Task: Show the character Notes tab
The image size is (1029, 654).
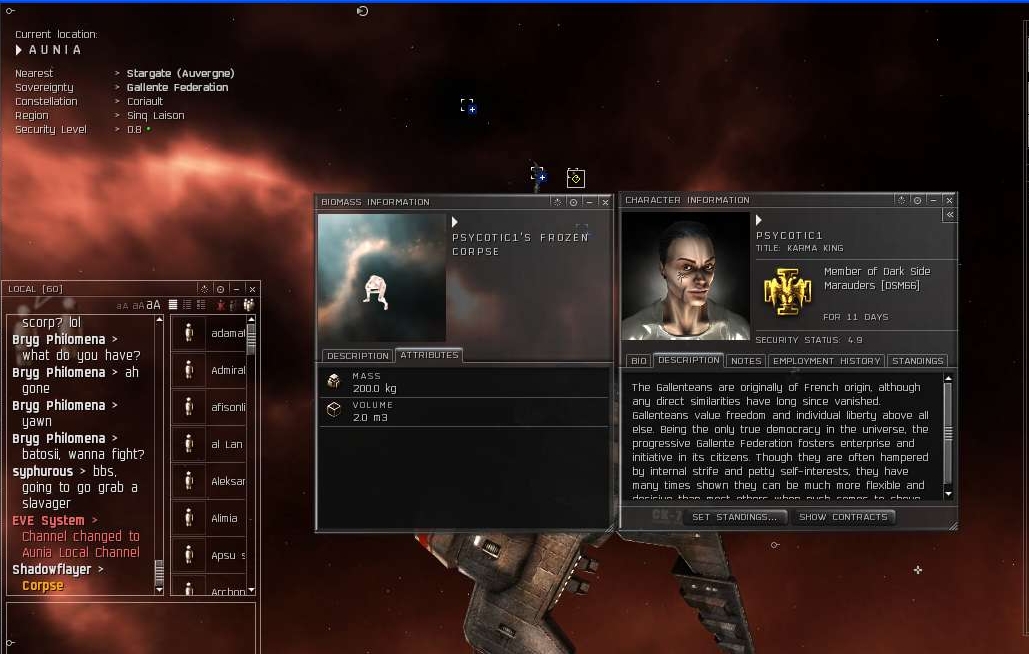Action: tap(746, 361)
